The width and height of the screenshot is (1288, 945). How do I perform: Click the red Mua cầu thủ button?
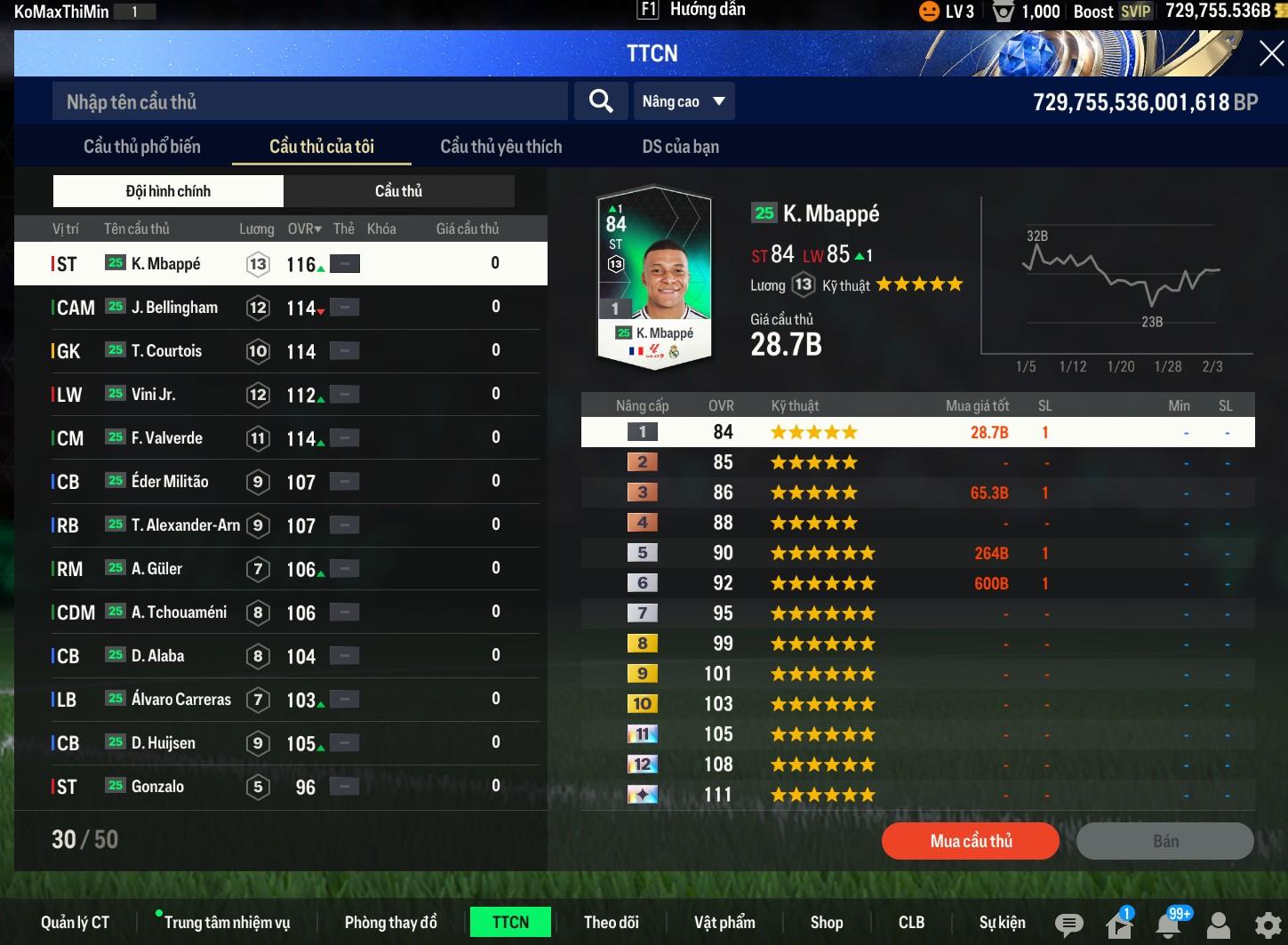click(x=970, y=841)
